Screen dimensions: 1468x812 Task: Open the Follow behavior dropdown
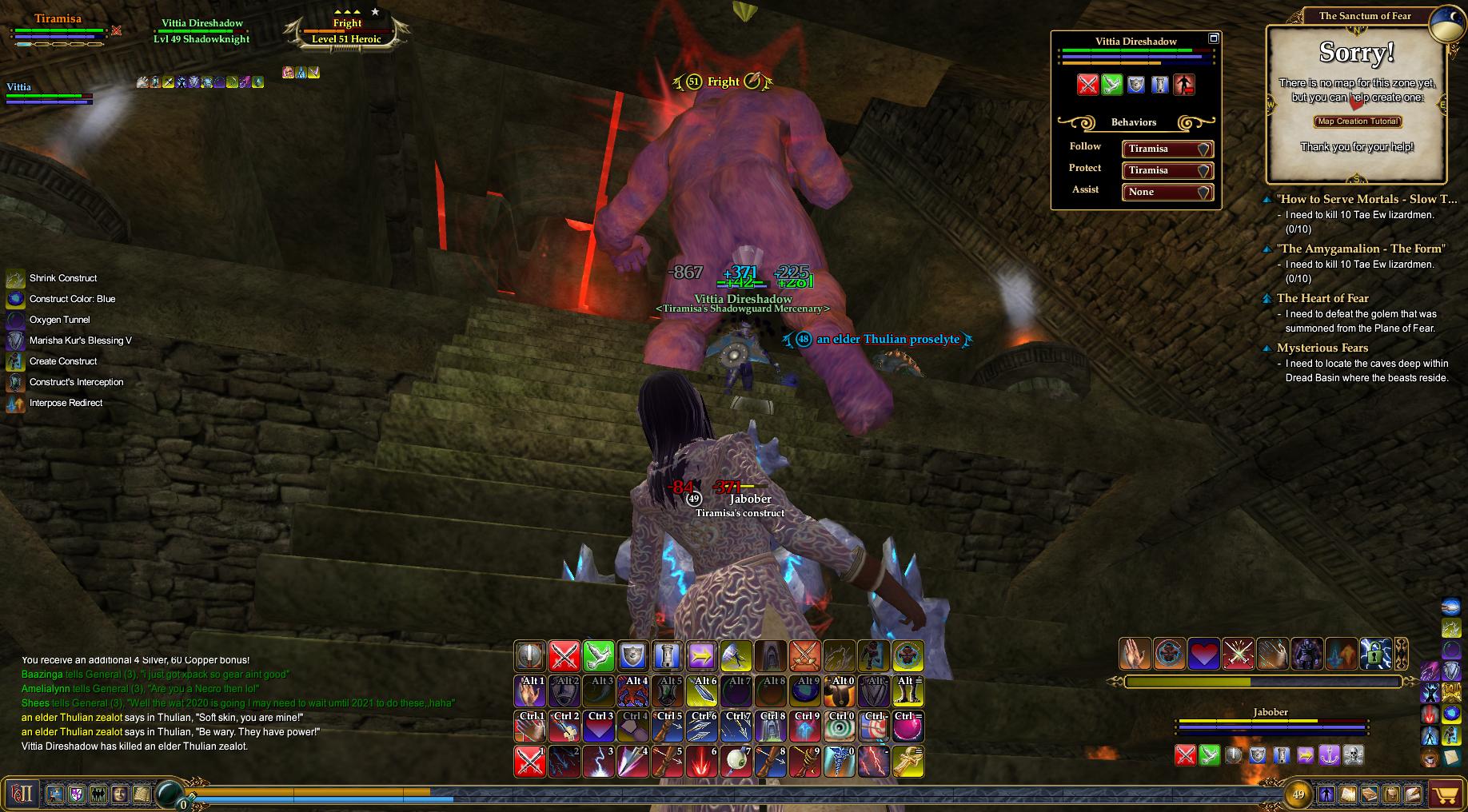click(1167, 149)
